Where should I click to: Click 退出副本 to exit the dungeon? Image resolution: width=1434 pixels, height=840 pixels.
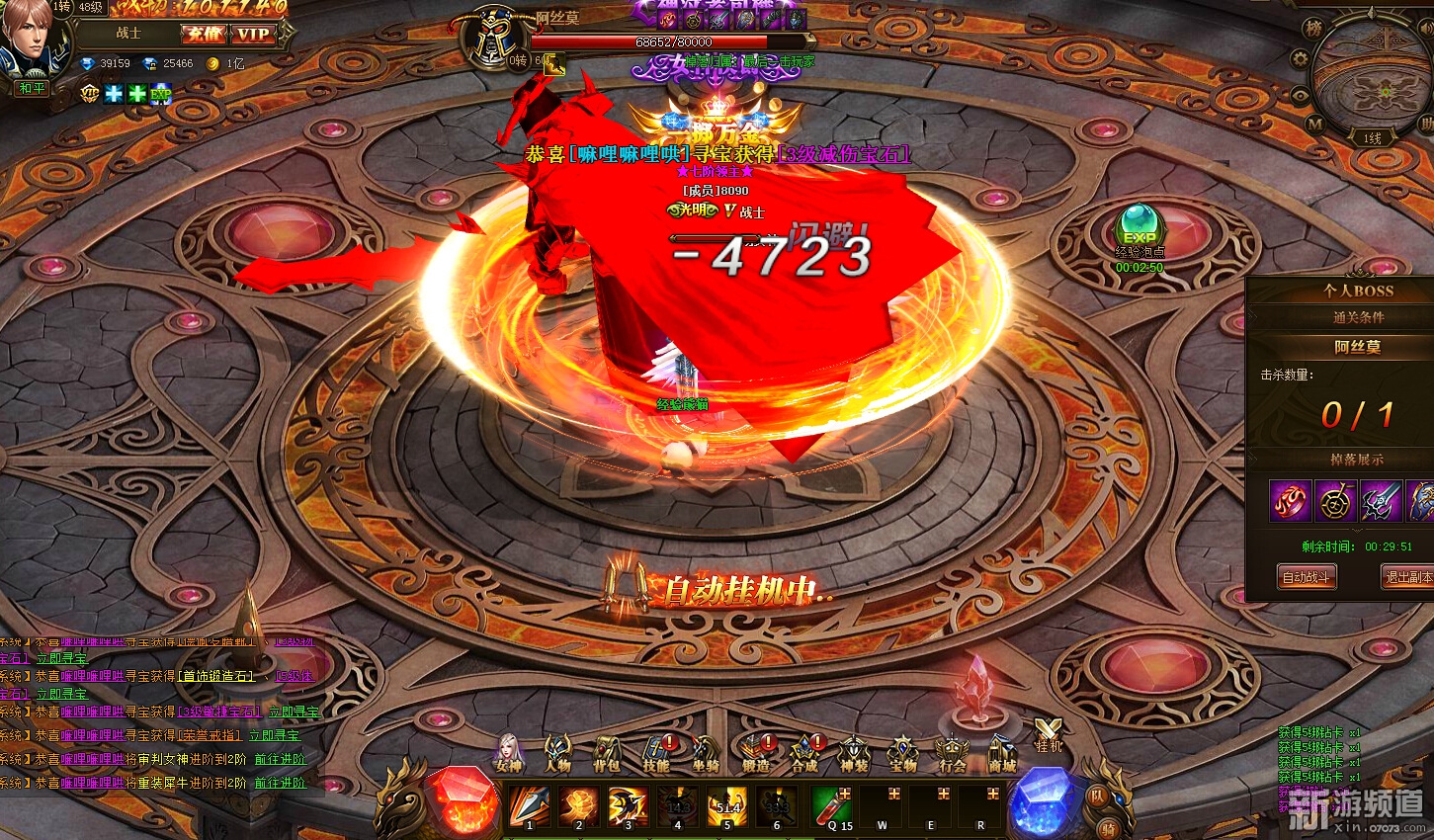(x=1407, y=577)
